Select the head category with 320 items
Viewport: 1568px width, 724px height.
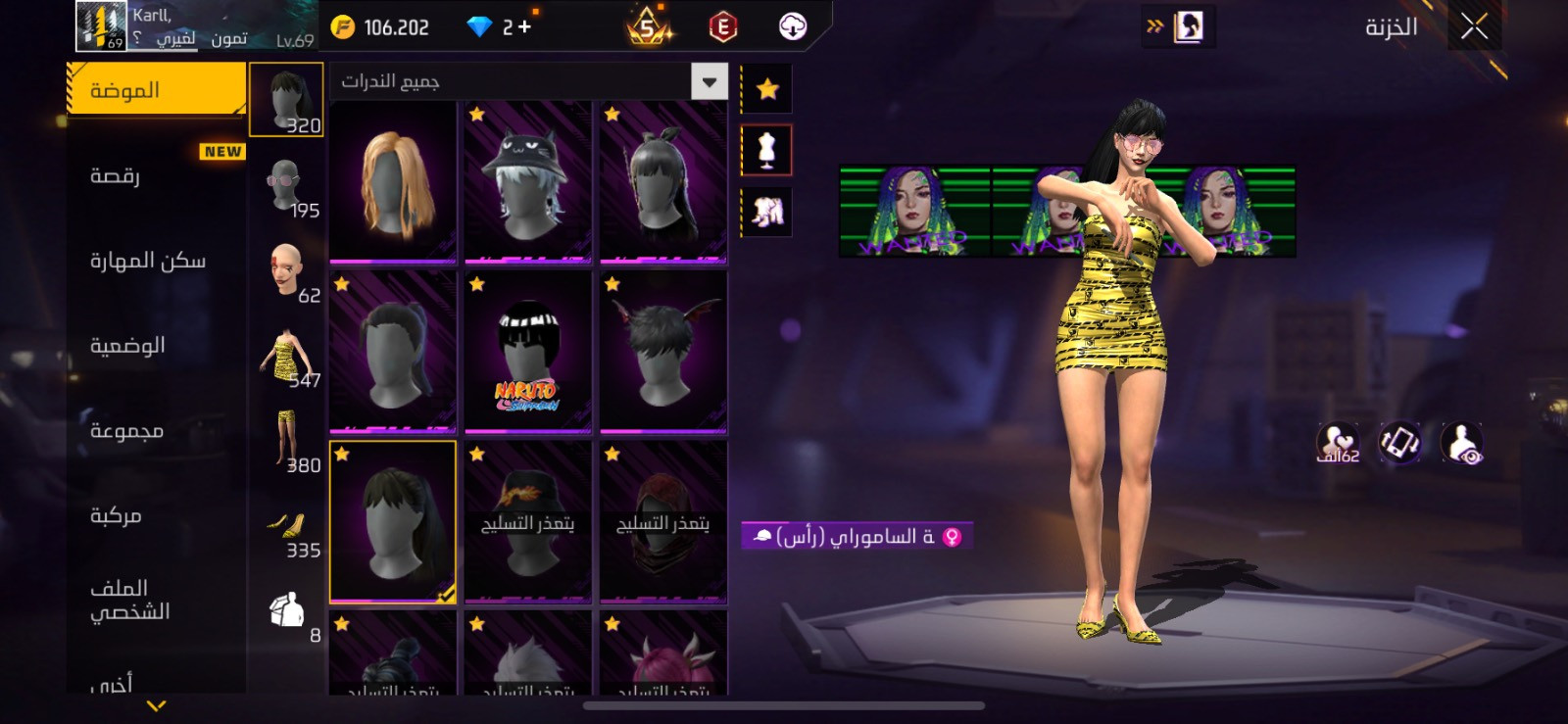[x=286, y=100]
